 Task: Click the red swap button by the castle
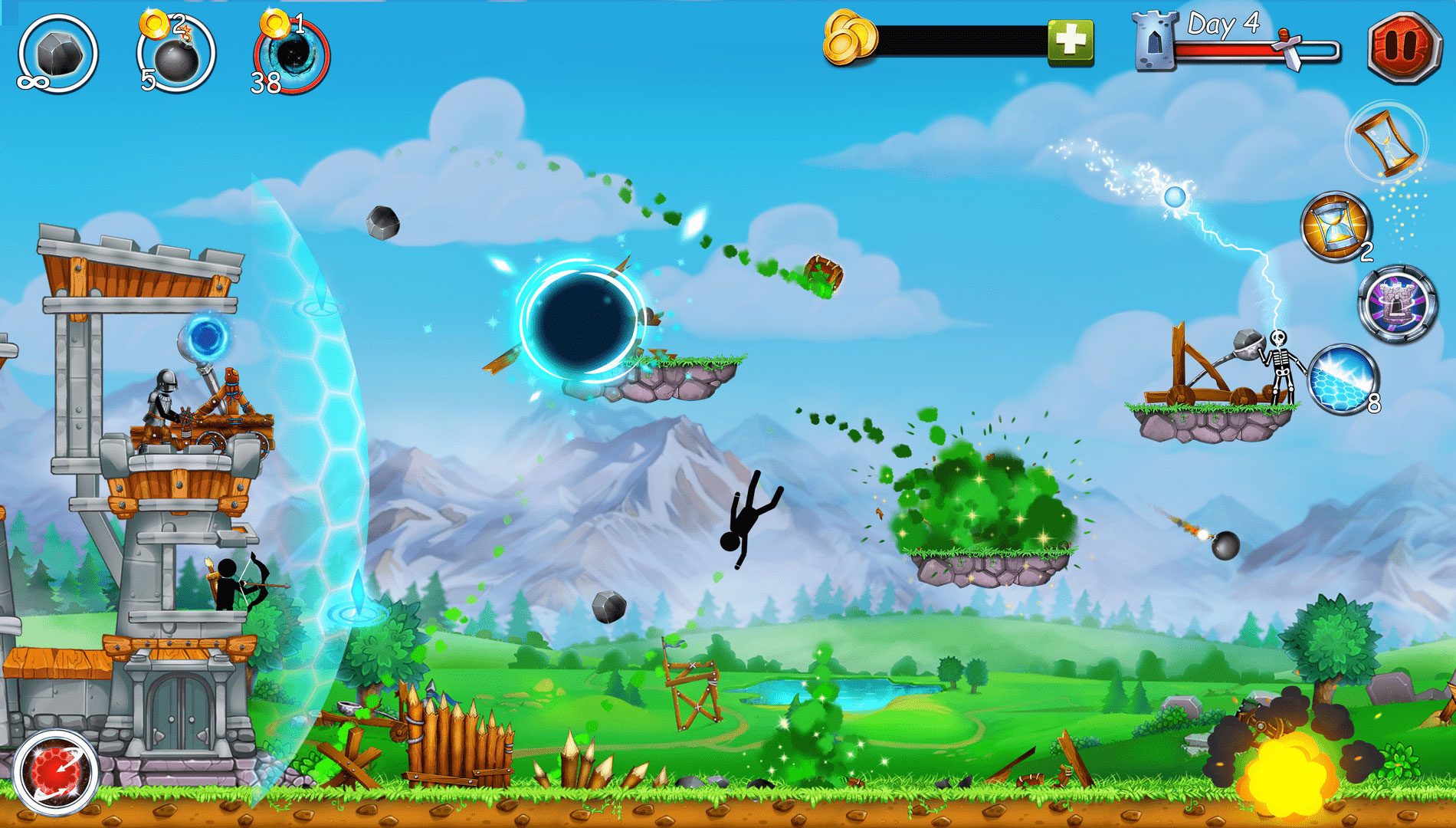[55, 771]
